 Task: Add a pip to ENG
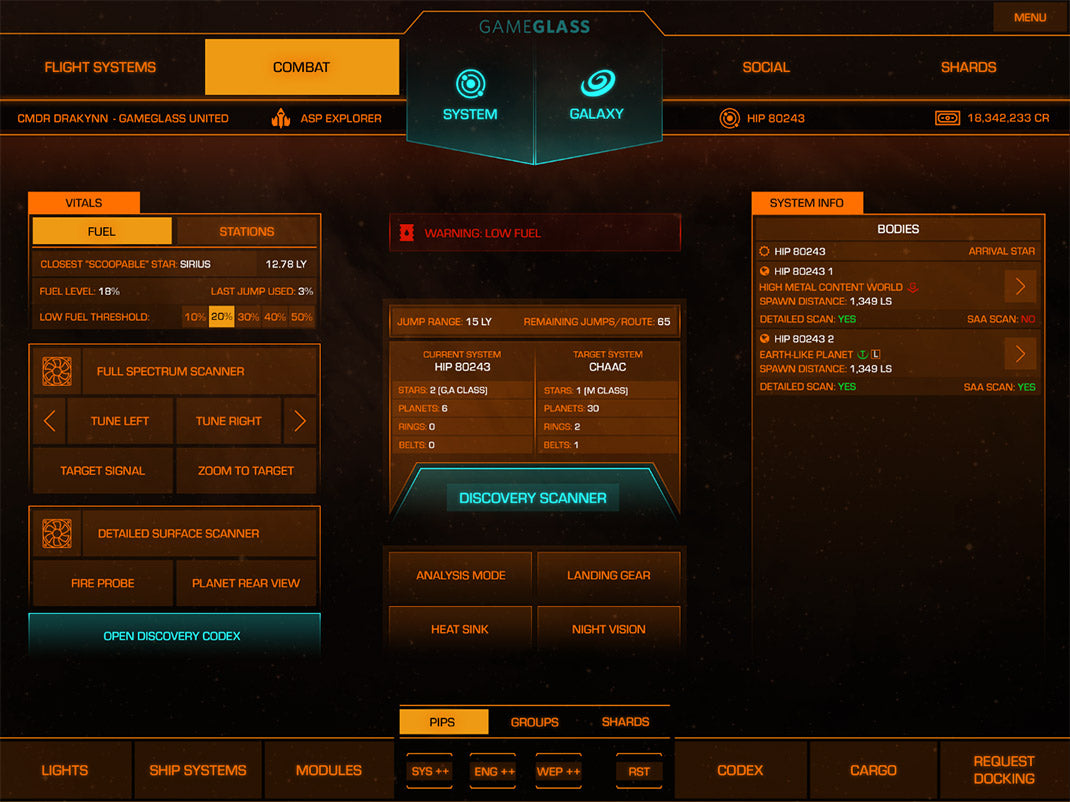tap(493, 771)
